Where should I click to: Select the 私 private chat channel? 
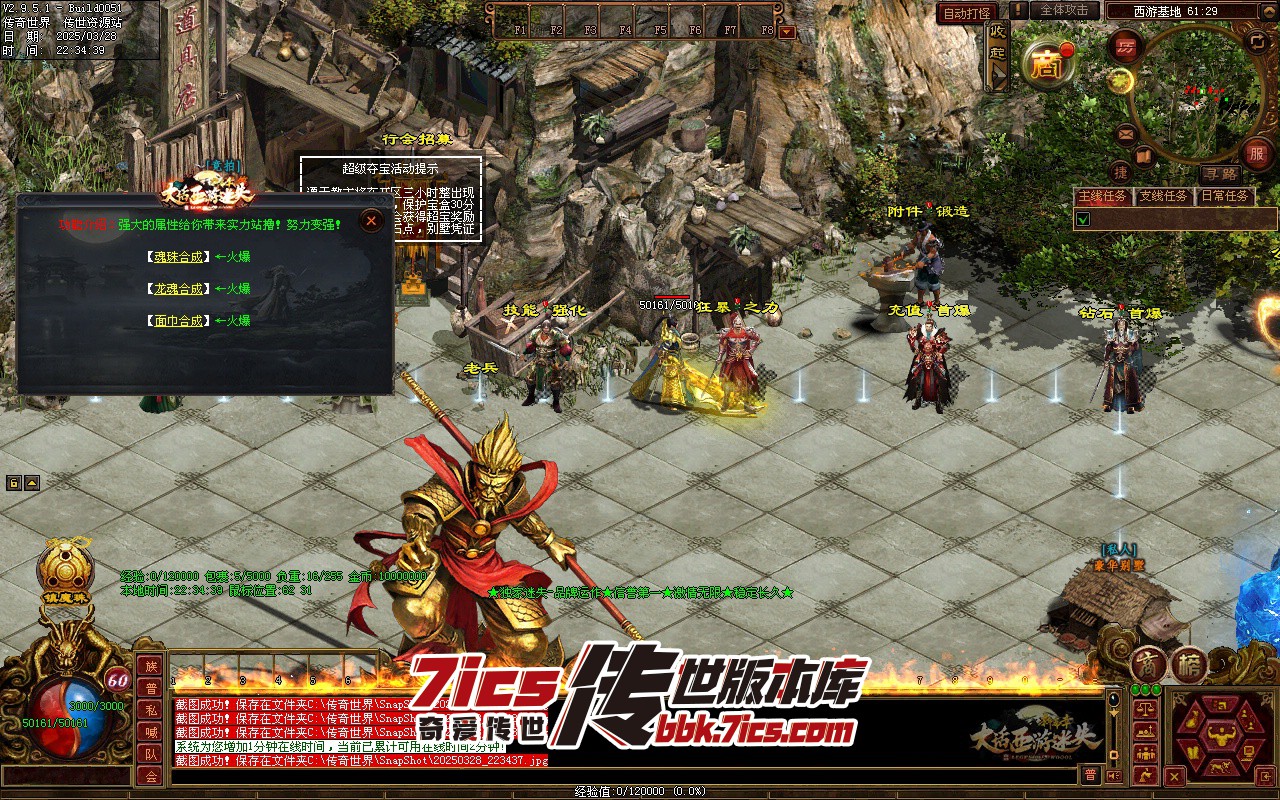tap(151, 710)
